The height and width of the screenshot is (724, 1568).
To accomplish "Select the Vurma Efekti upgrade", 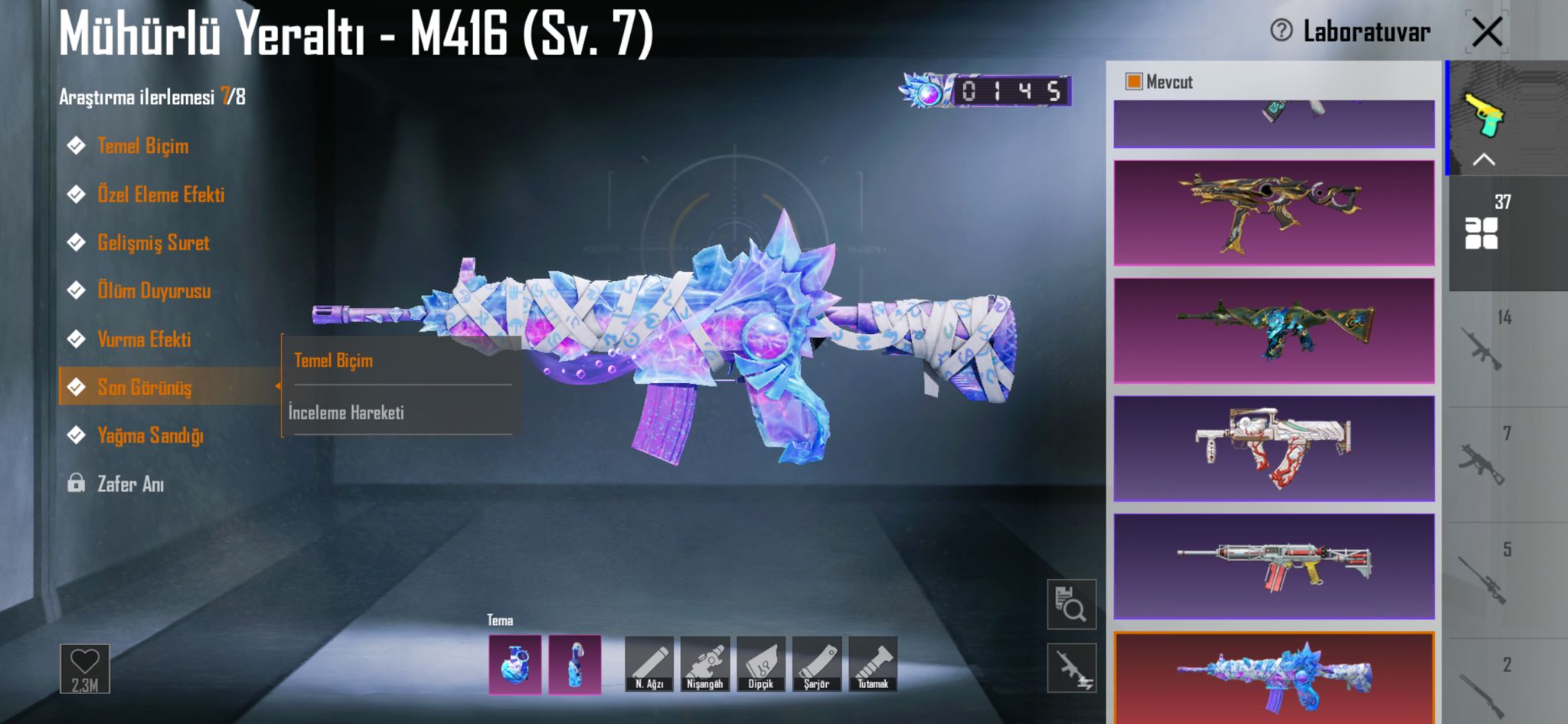I will point(144,339).
